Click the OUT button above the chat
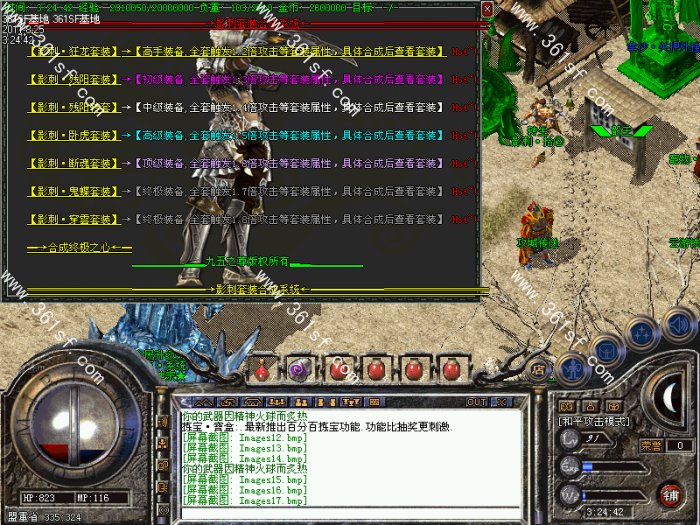The image size is (700, 525). pos(476,402)
